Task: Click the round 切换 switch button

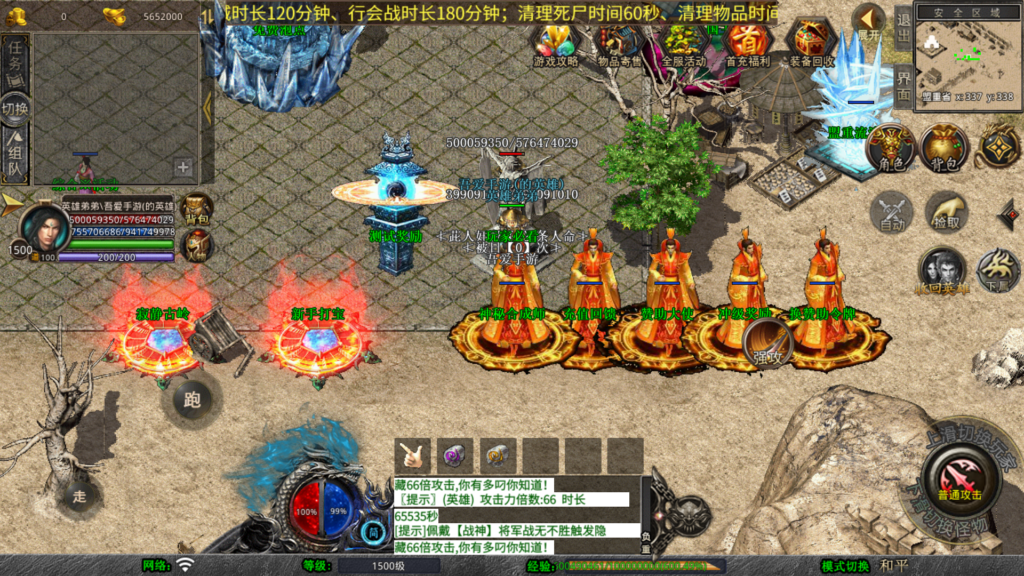Action: coord(15,108)
